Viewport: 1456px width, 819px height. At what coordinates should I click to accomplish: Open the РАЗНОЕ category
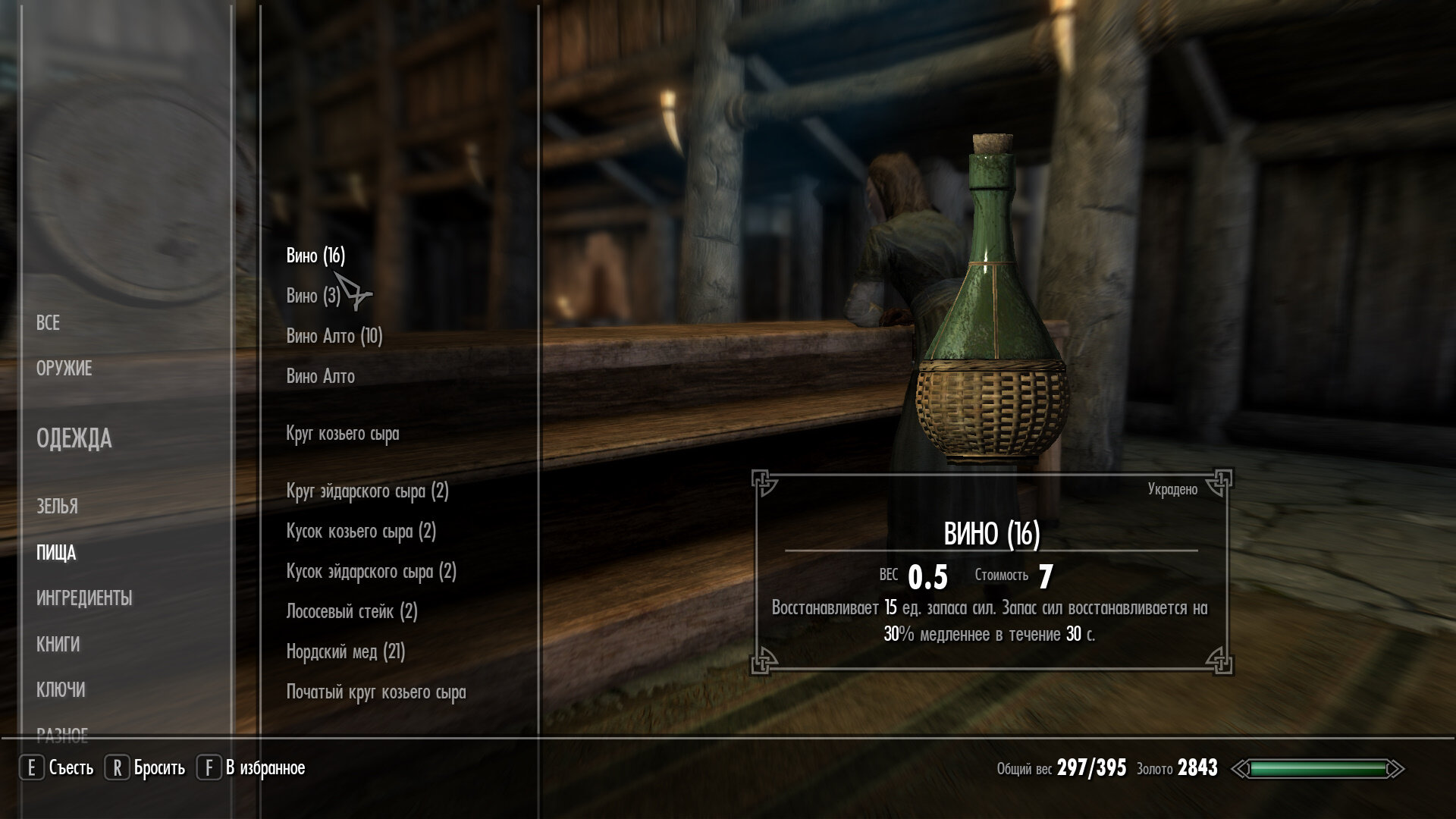click(x=62, y=732)
